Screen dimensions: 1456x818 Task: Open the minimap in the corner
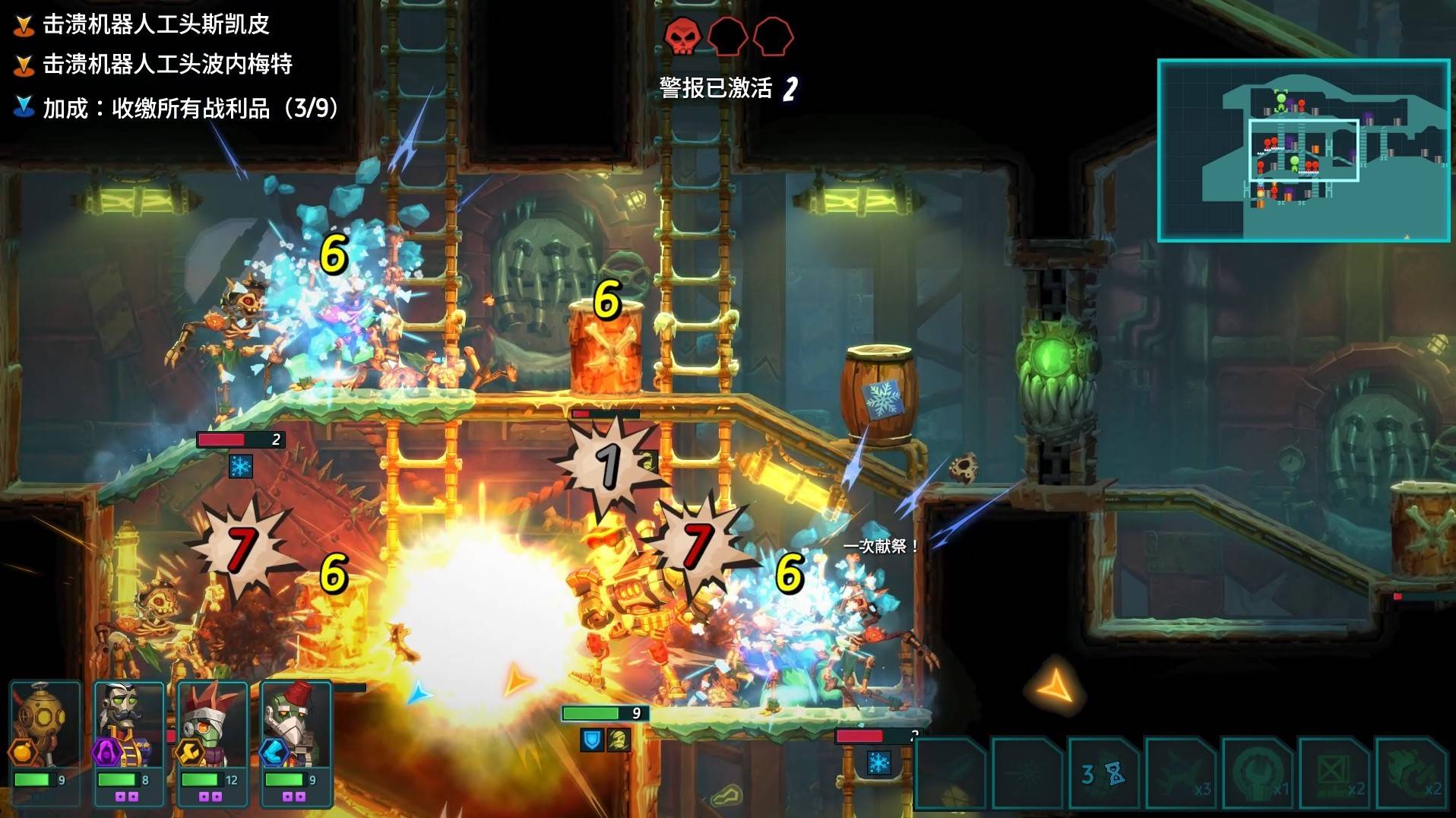[1302, 150]
